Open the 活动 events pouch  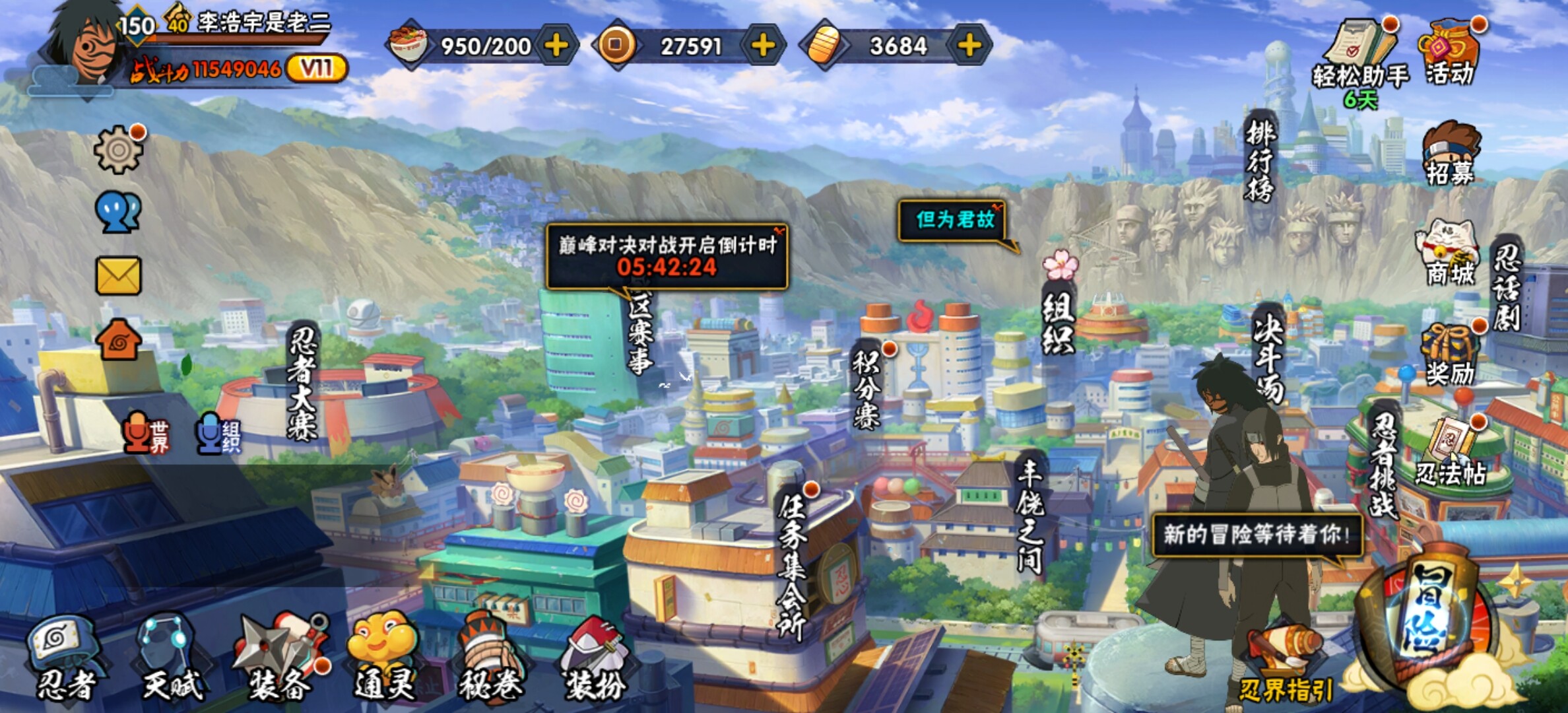tap(1450, 53)
